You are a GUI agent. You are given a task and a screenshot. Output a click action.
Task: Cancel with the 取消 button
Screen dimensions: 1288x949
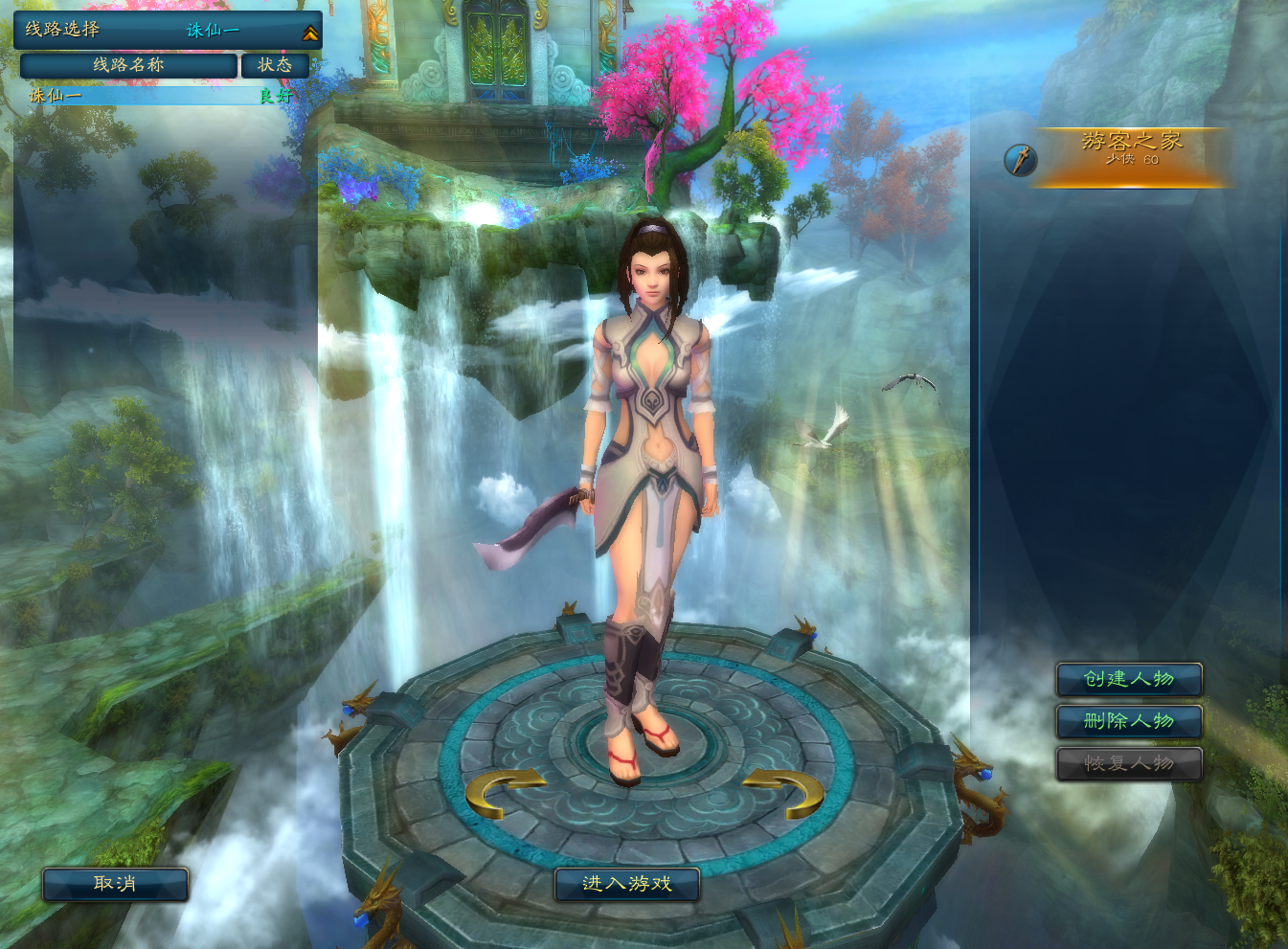[115, 884]
